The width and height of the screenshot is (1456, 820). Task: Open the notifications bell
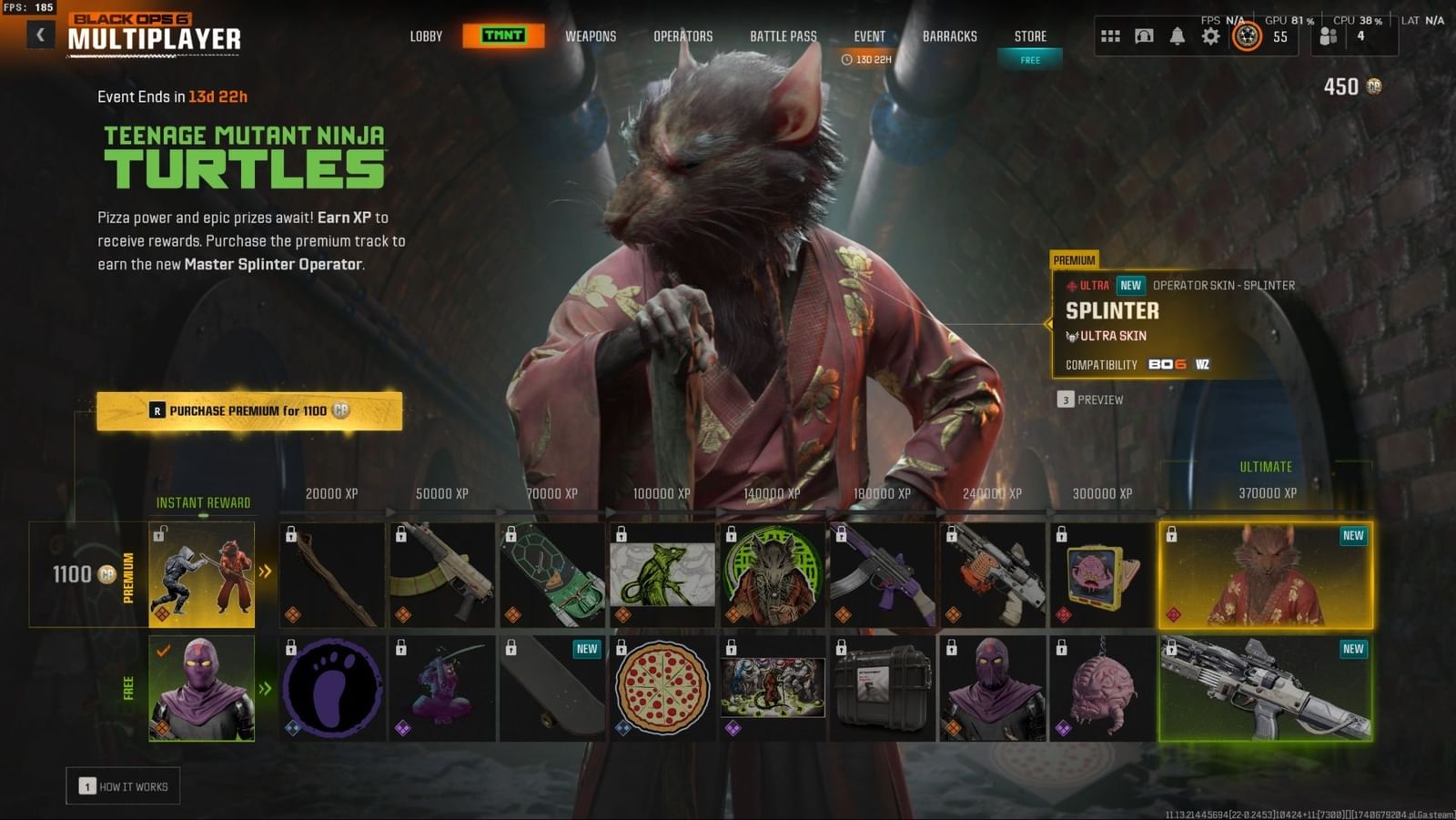1177,35
